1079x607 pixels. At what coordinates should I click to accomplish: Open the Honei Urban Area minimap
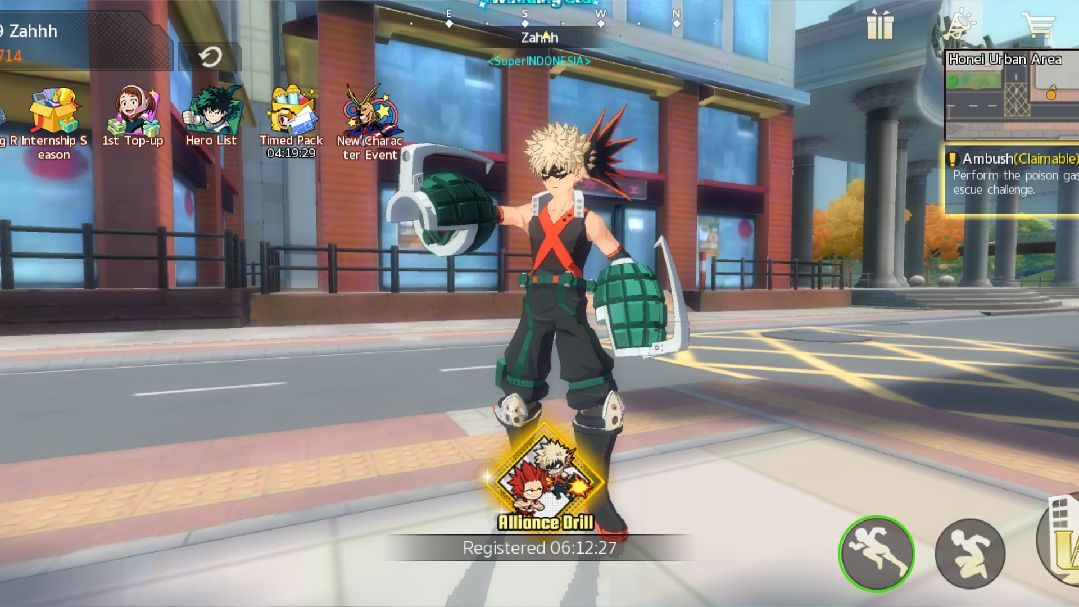[x=1011, y=95]
